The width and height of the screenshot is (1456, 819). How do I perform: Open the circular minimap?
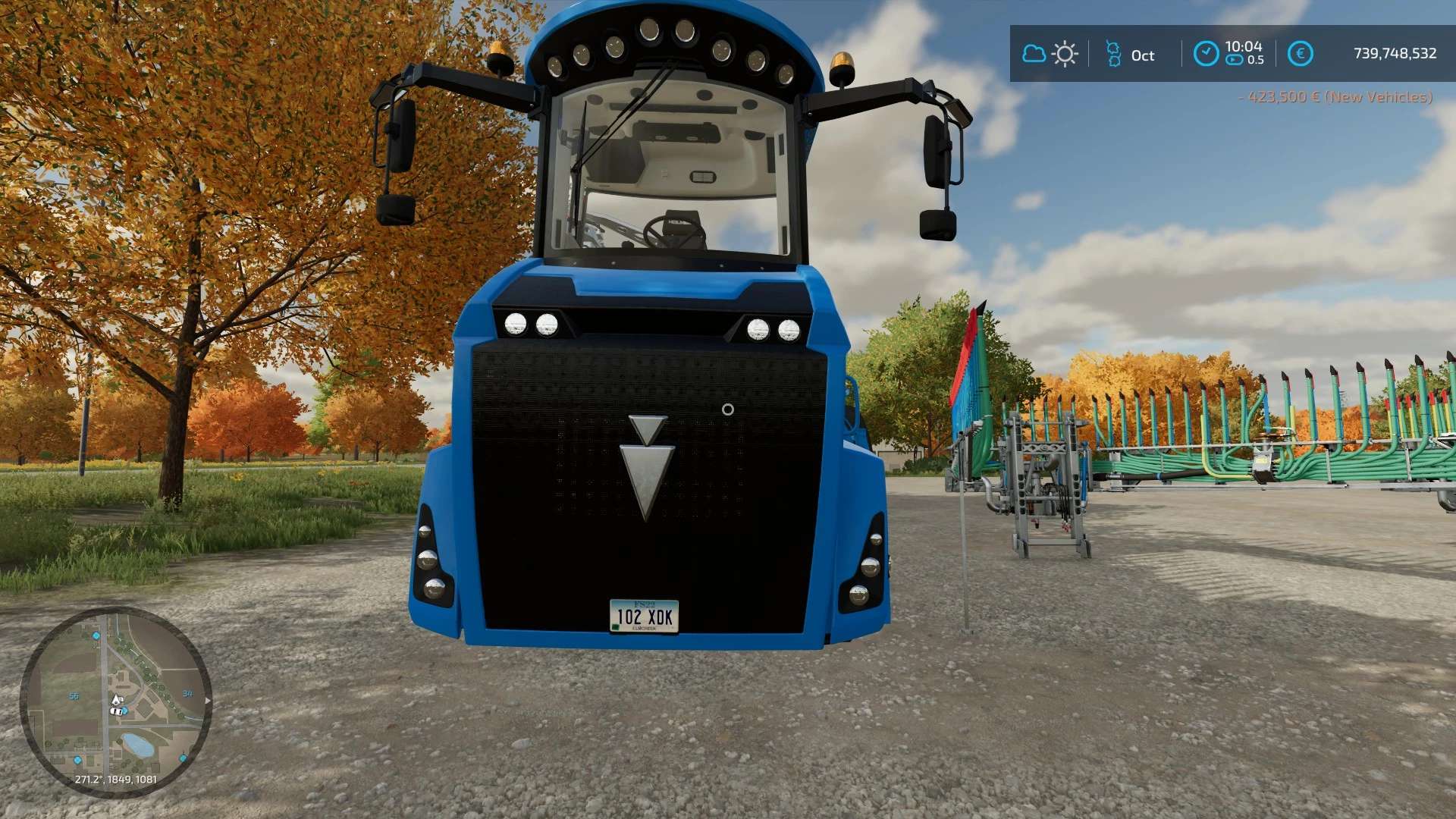click(115, 701)
